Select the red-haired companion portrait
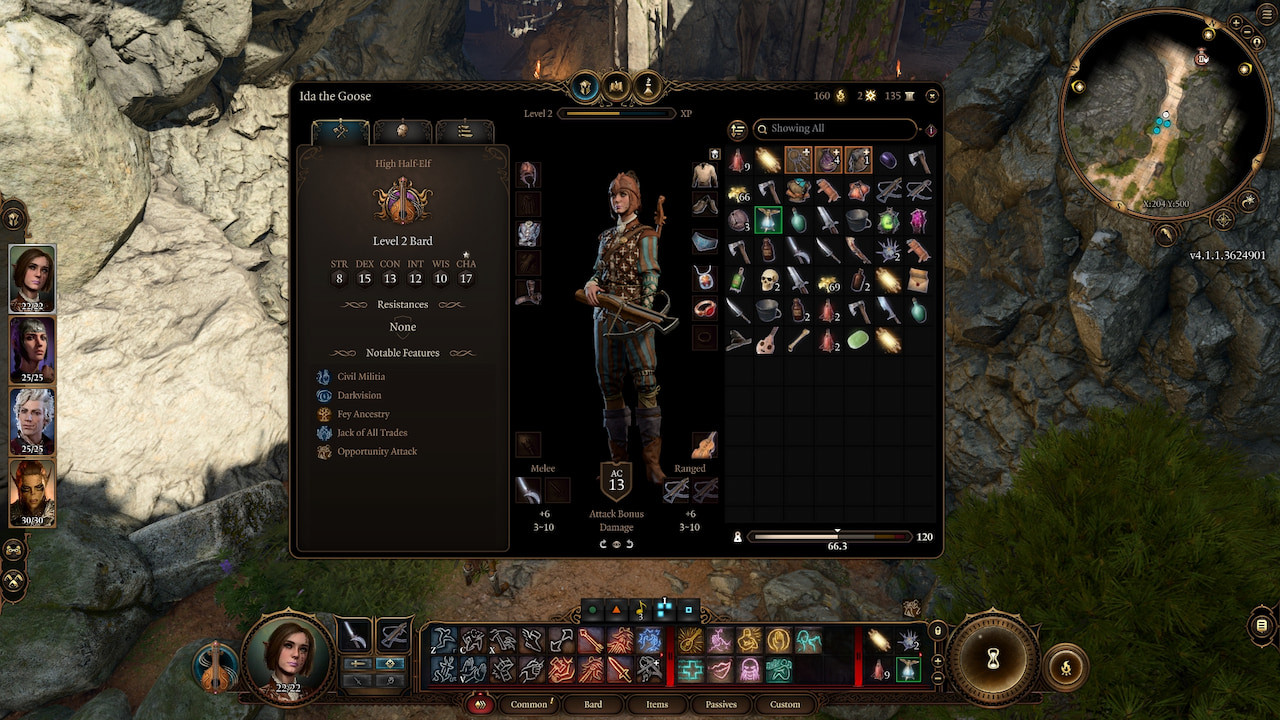The image size is (1280, 720). (x=32, y=492)
